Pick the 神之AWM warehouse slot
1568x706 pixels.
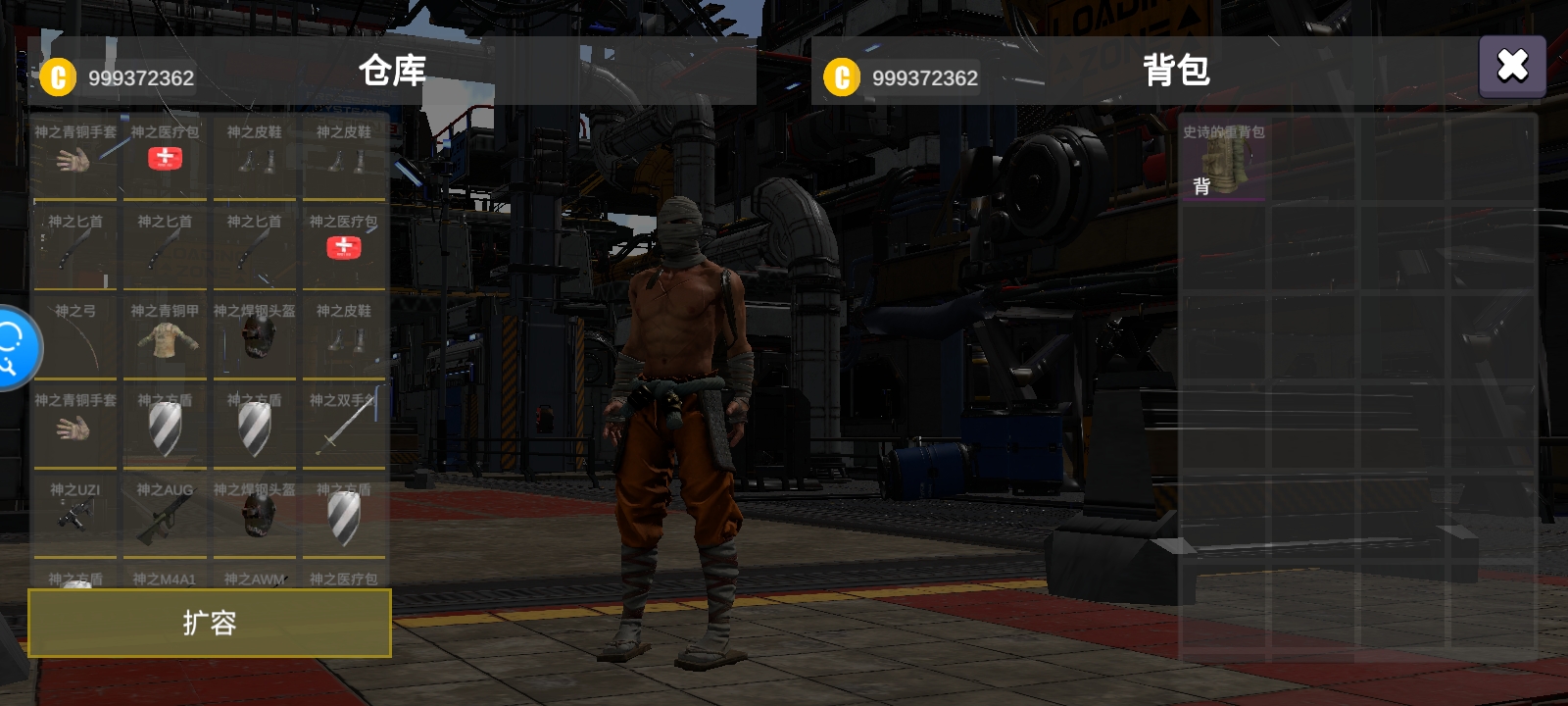click(254, 580)
